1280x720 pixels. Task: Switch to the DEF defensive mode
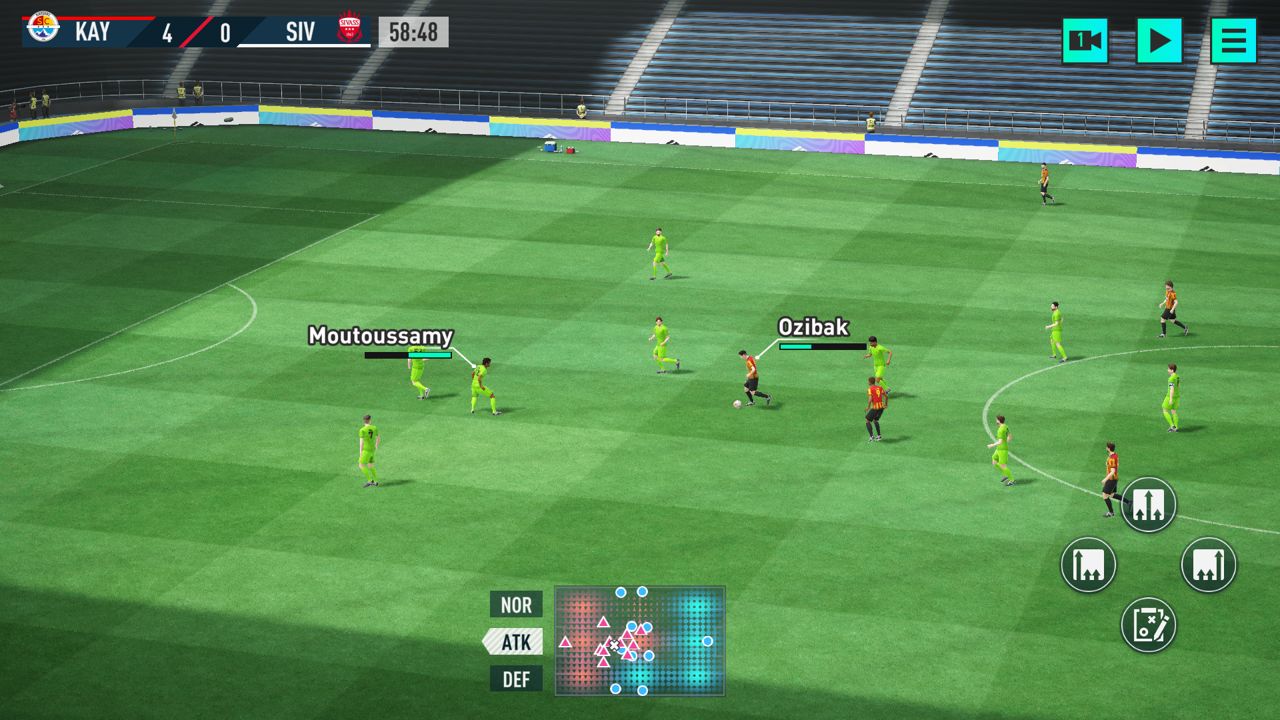click(516, 679)
